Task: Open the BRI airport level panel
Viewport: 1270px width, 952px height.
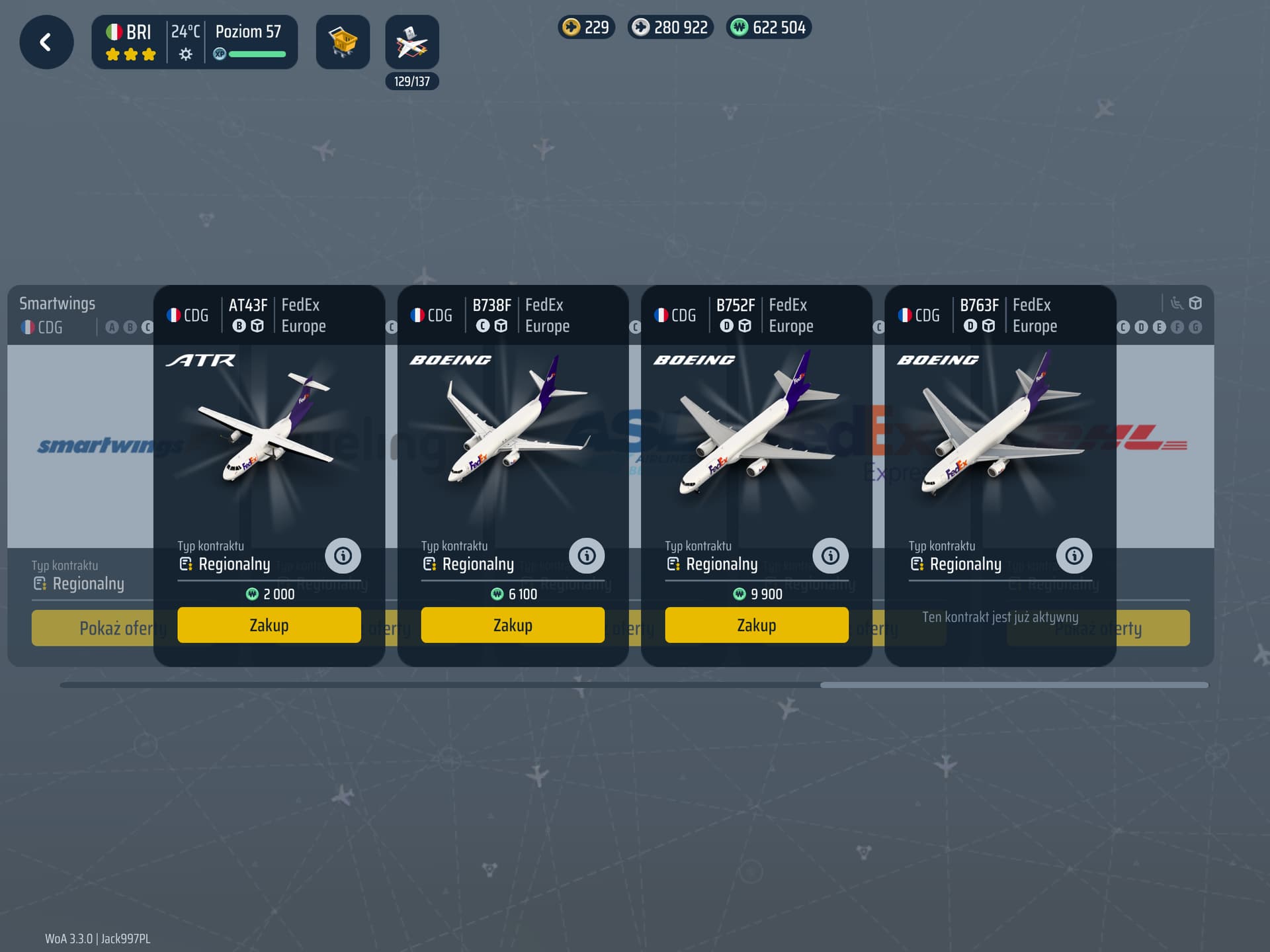Action: pyautogui.click(x=194, y=42)
